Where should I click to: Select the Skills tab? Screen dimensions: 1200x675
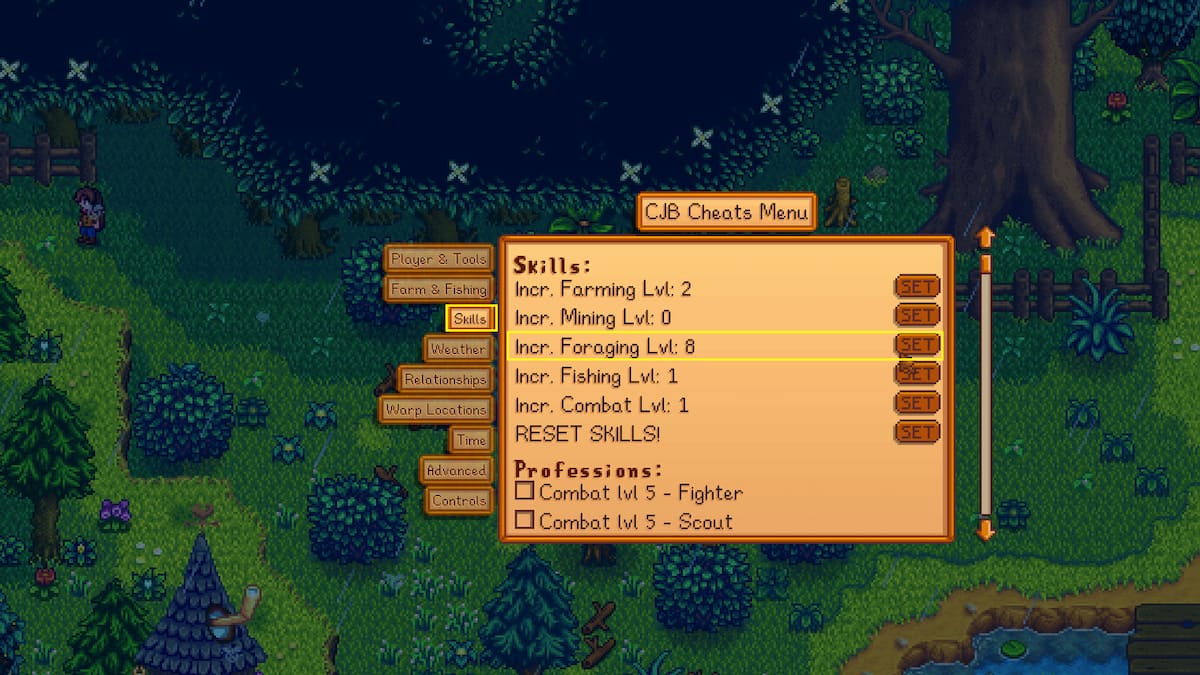(x=470, y=319)
